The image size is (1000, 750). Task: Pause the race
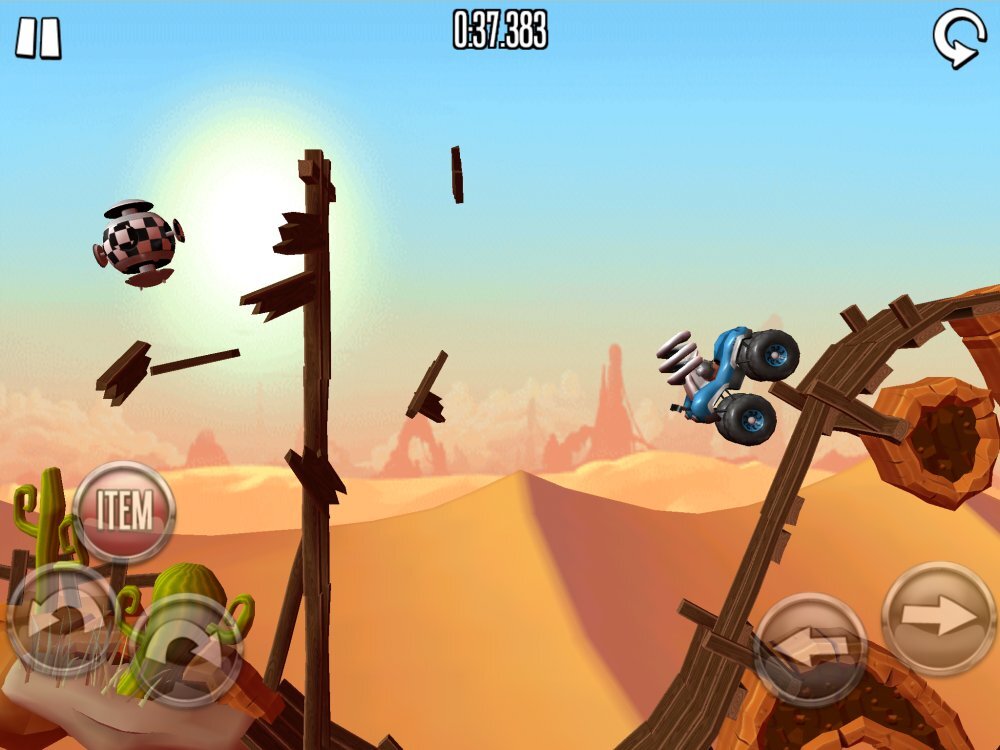38,37
